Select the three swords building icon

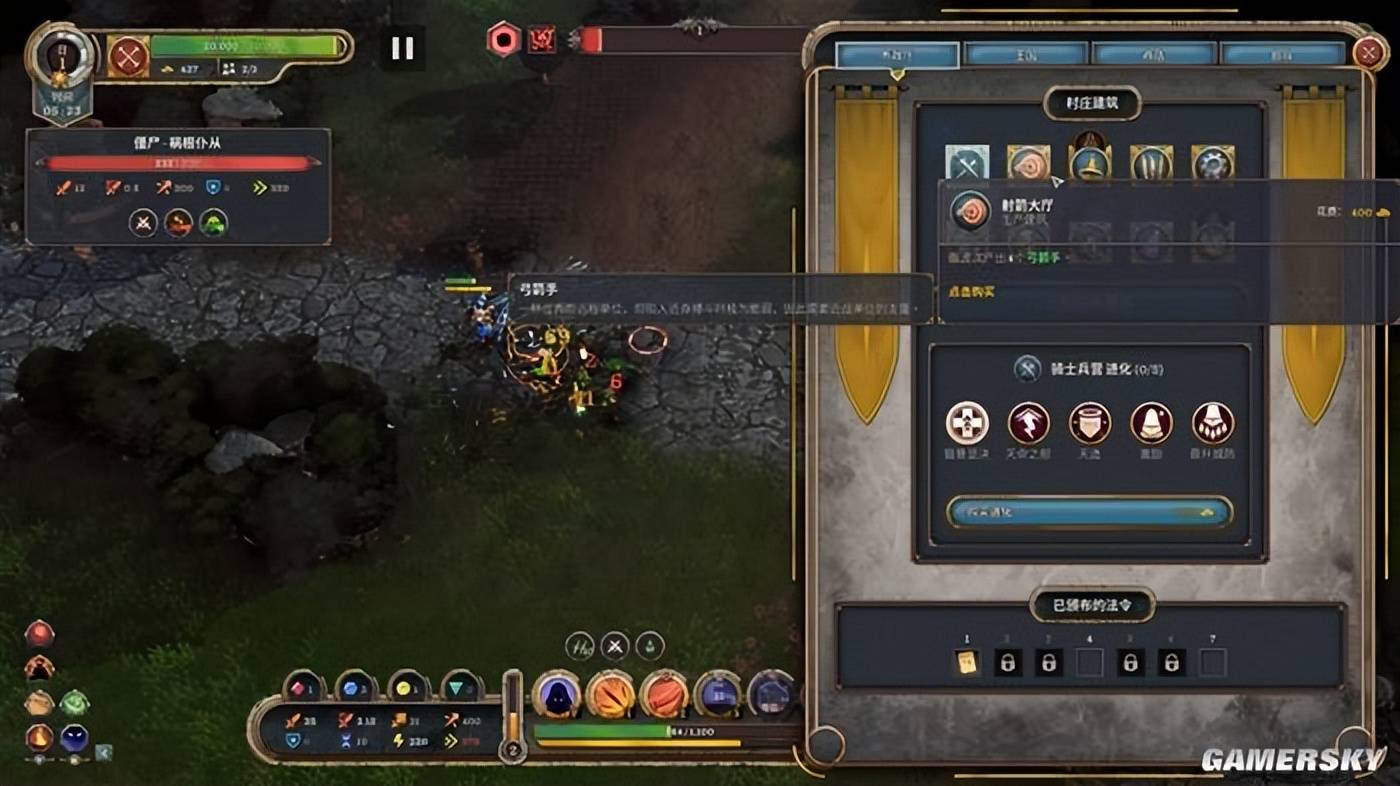[1151, 163]
